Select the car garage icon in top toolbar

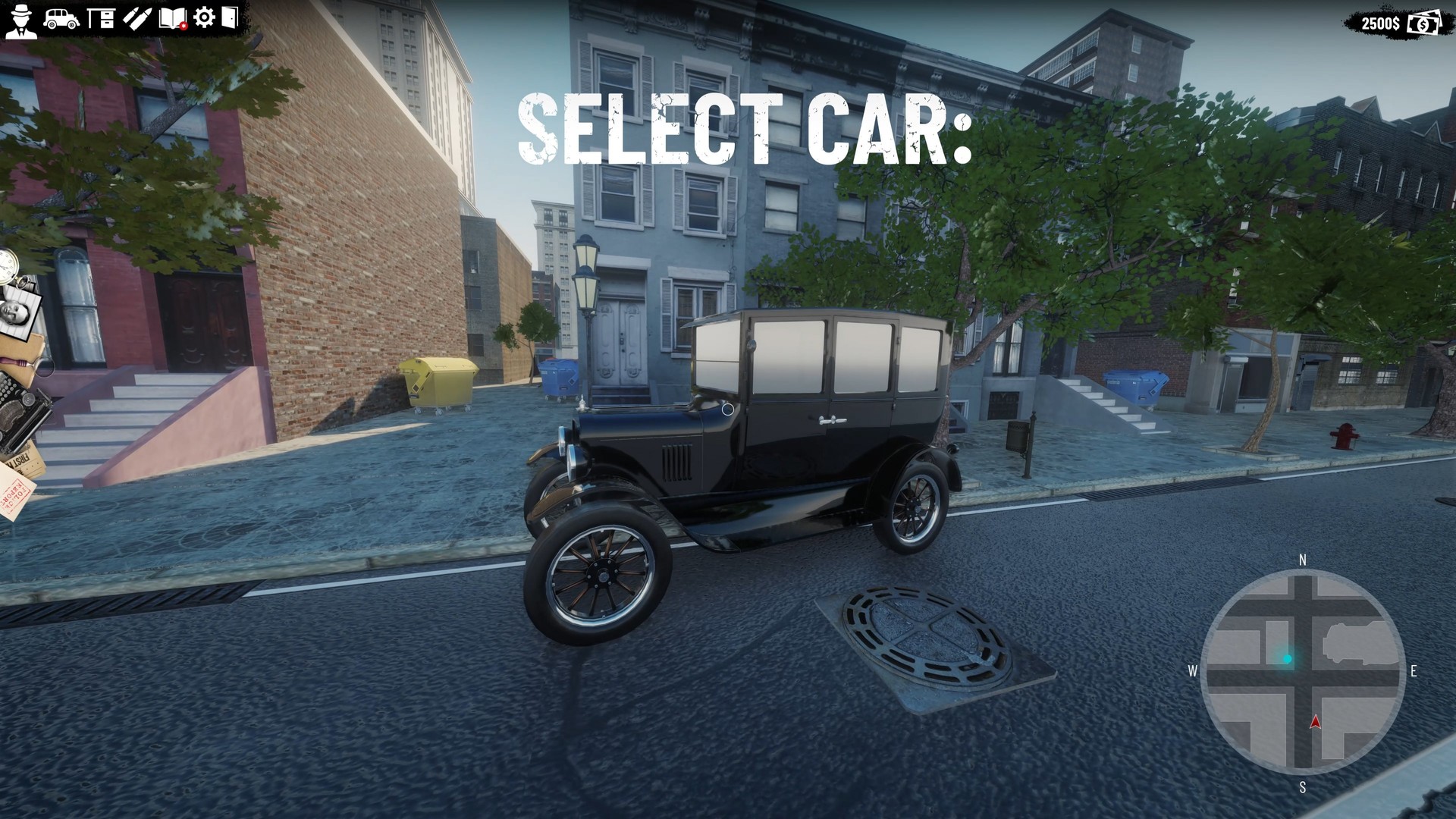point(61,17)
